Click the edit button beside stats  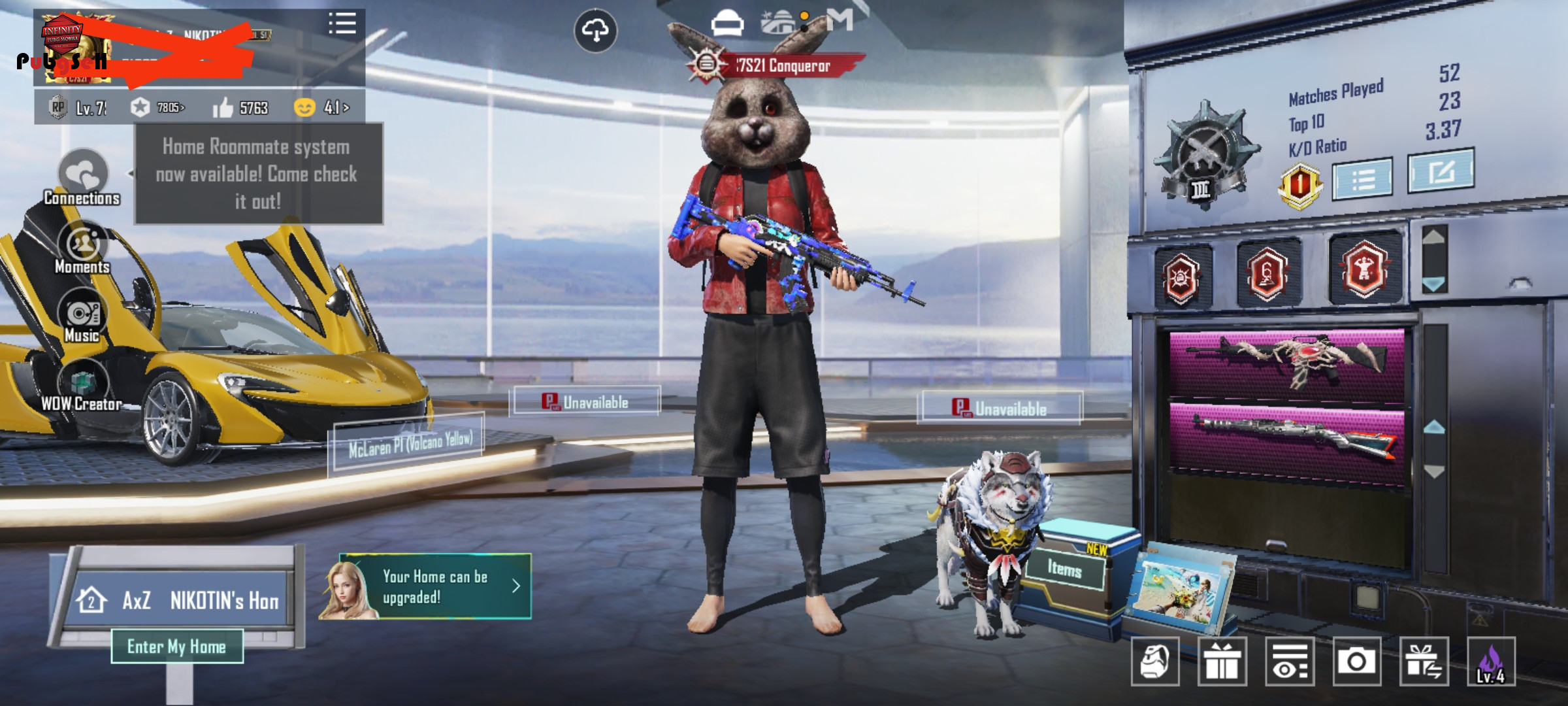point(1441,171)
